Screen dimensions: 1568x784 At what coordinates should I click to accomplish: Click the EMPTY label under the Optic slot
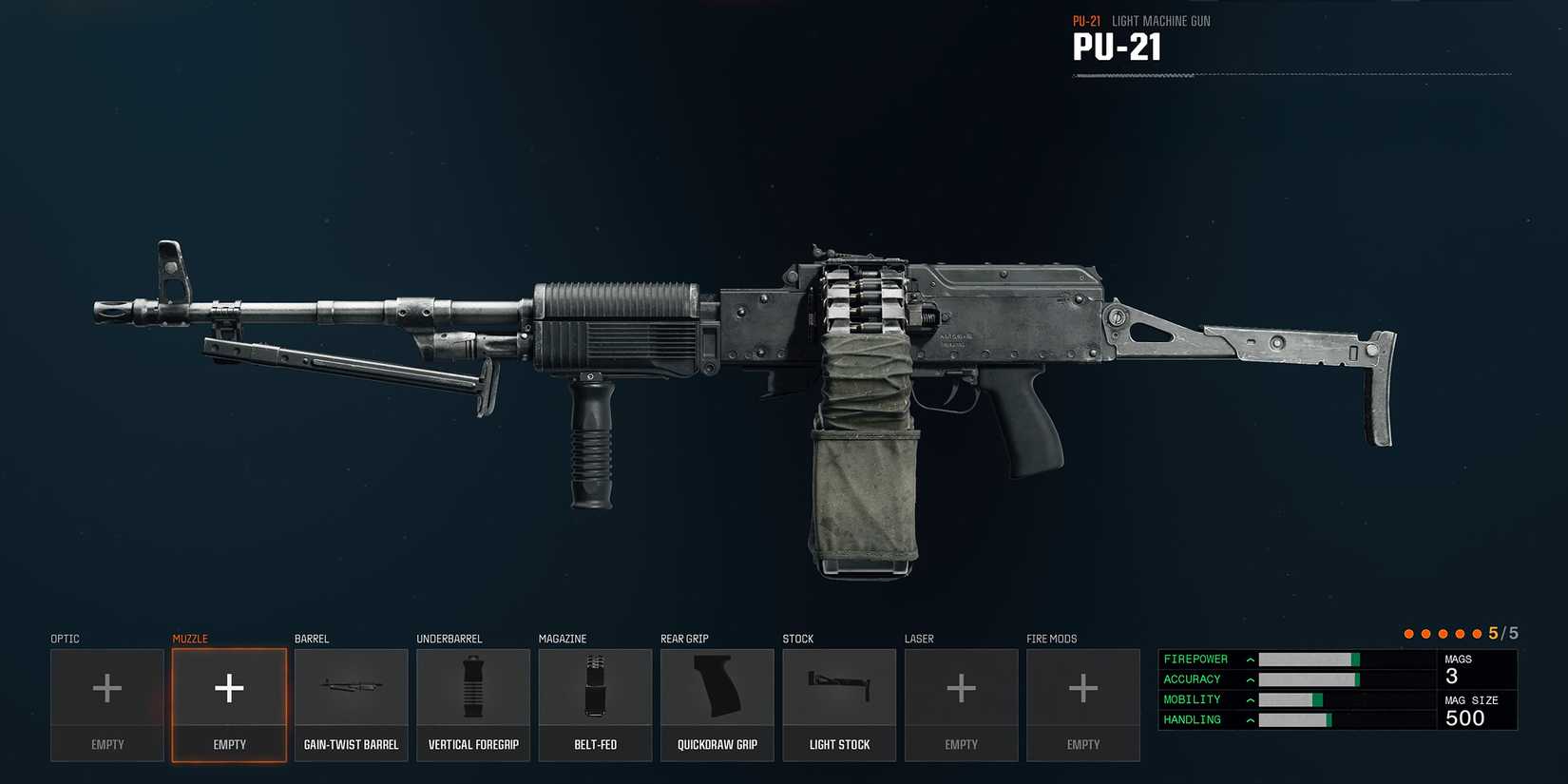[106, 744]
